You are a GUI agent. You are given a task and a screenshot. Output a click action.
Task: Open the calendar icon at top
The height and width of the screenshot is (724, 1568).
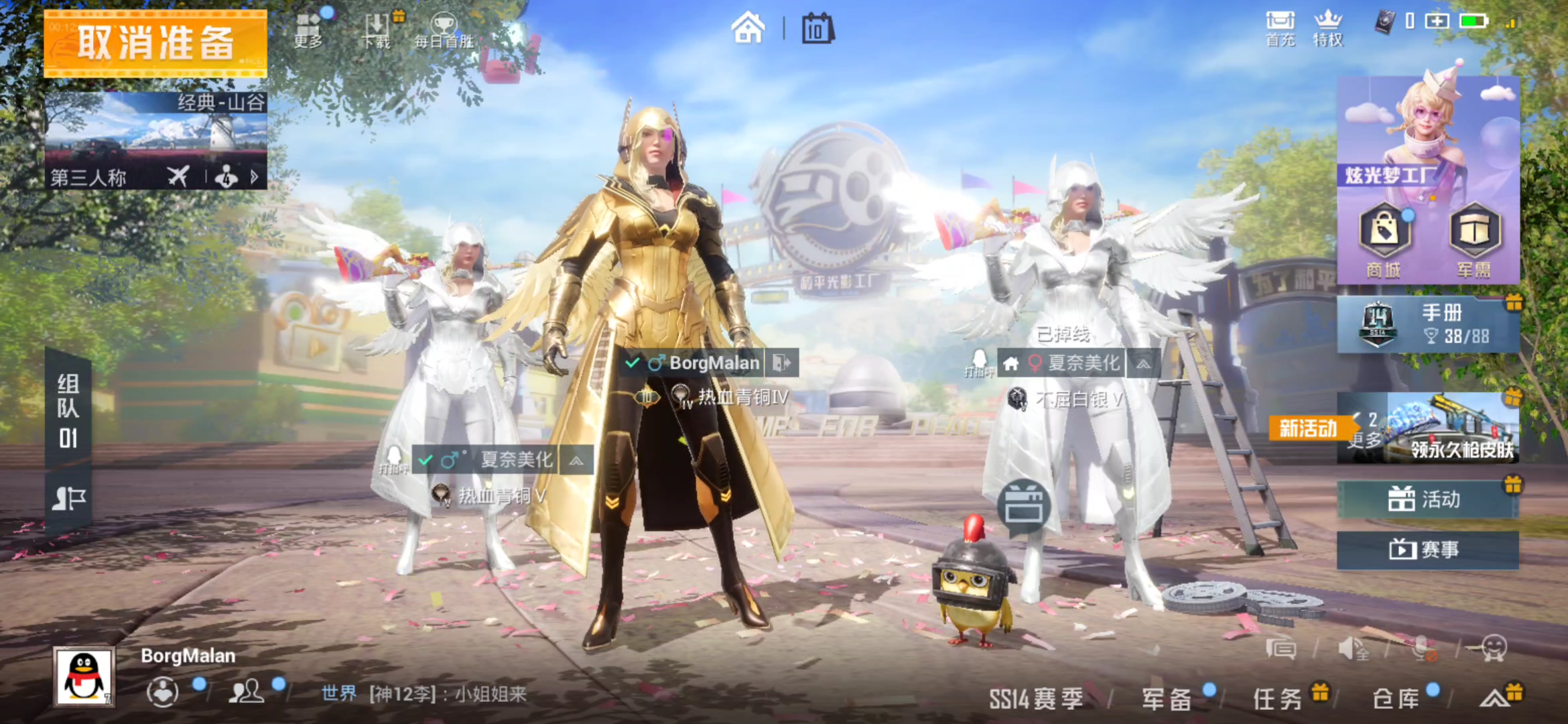(x=818, y=29)
